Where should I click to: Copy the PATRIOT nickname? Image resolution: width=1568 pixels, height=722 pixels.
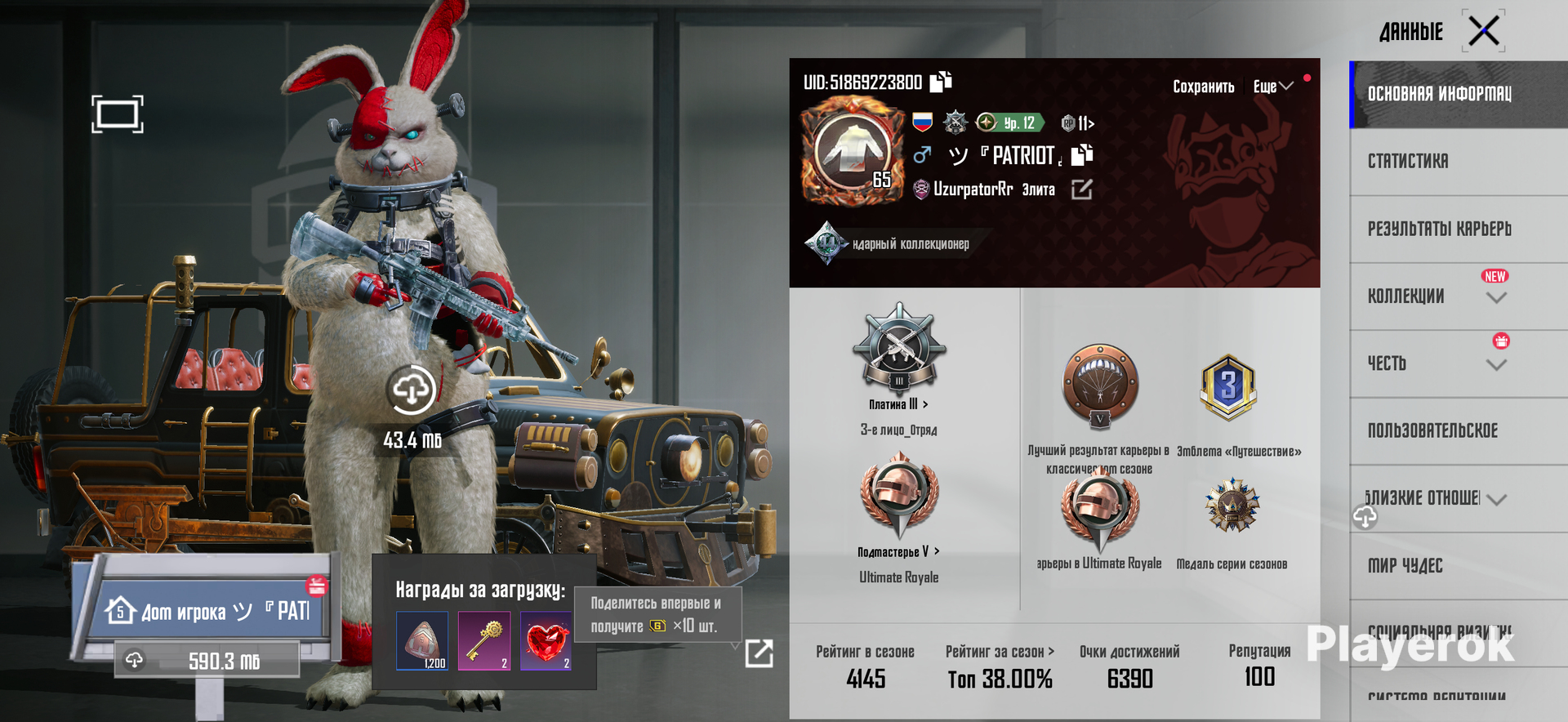1082,154
